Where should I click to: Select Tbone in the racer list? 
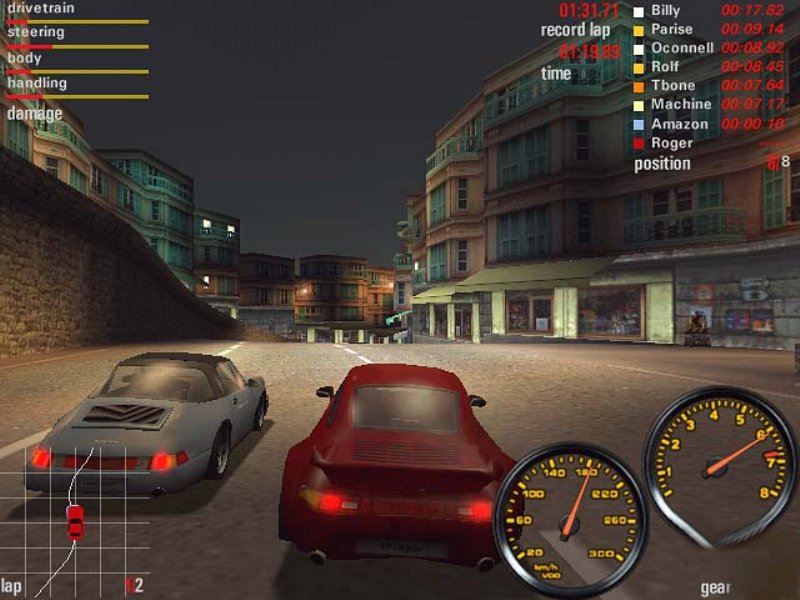[672, 86]
